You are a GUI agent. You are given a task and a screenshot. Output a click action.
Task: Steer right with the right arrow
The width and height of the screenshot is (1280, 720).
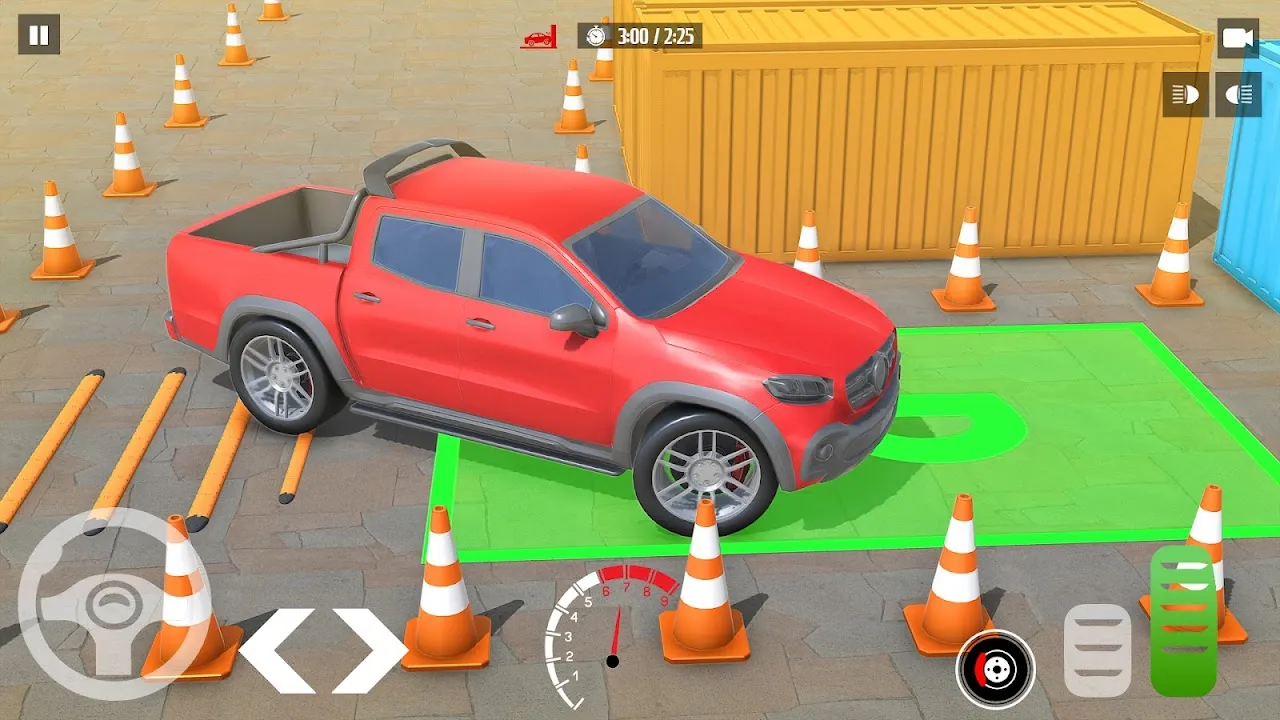(369, 649)
